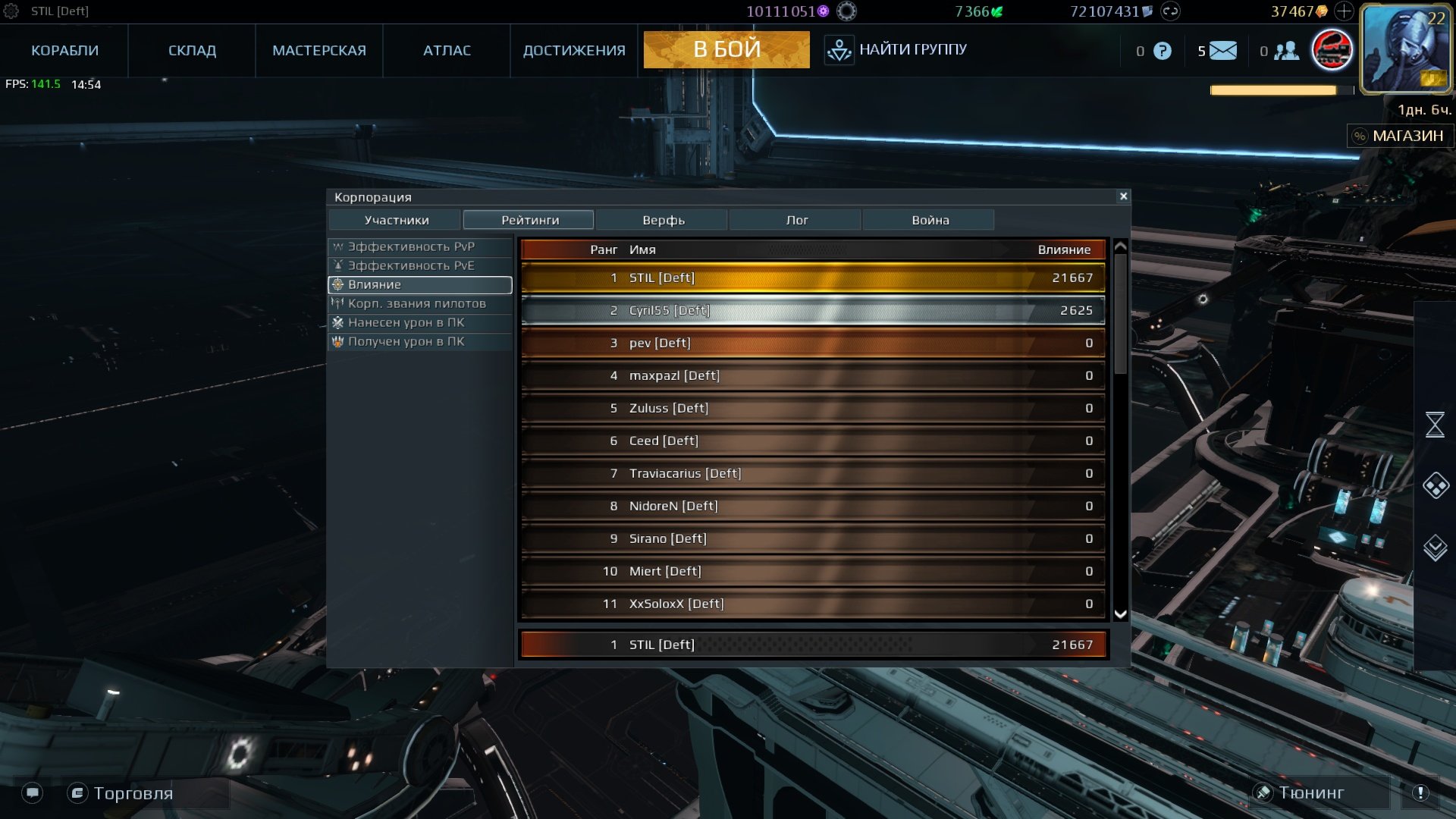Open the Мастерская menu

tap(318, 51)
